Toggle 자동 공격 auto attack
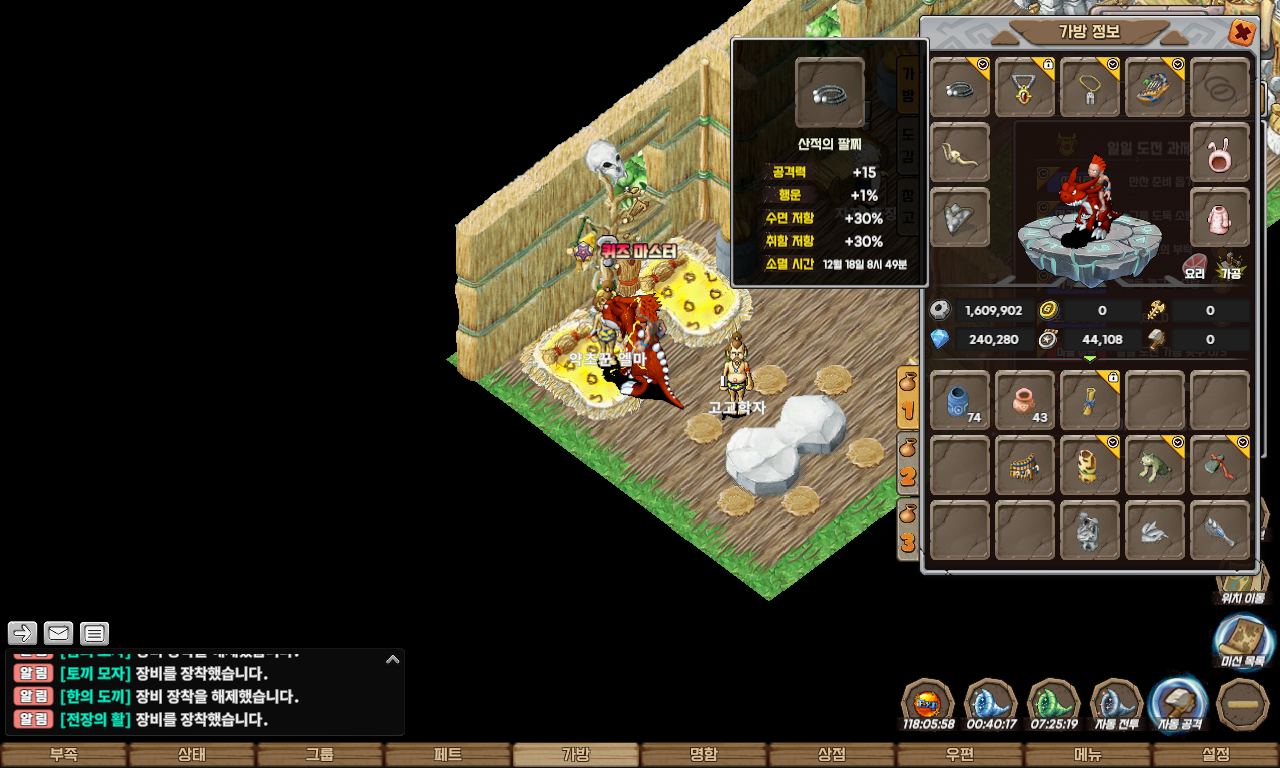The image size is (1280, 768). click(1180, 704)
